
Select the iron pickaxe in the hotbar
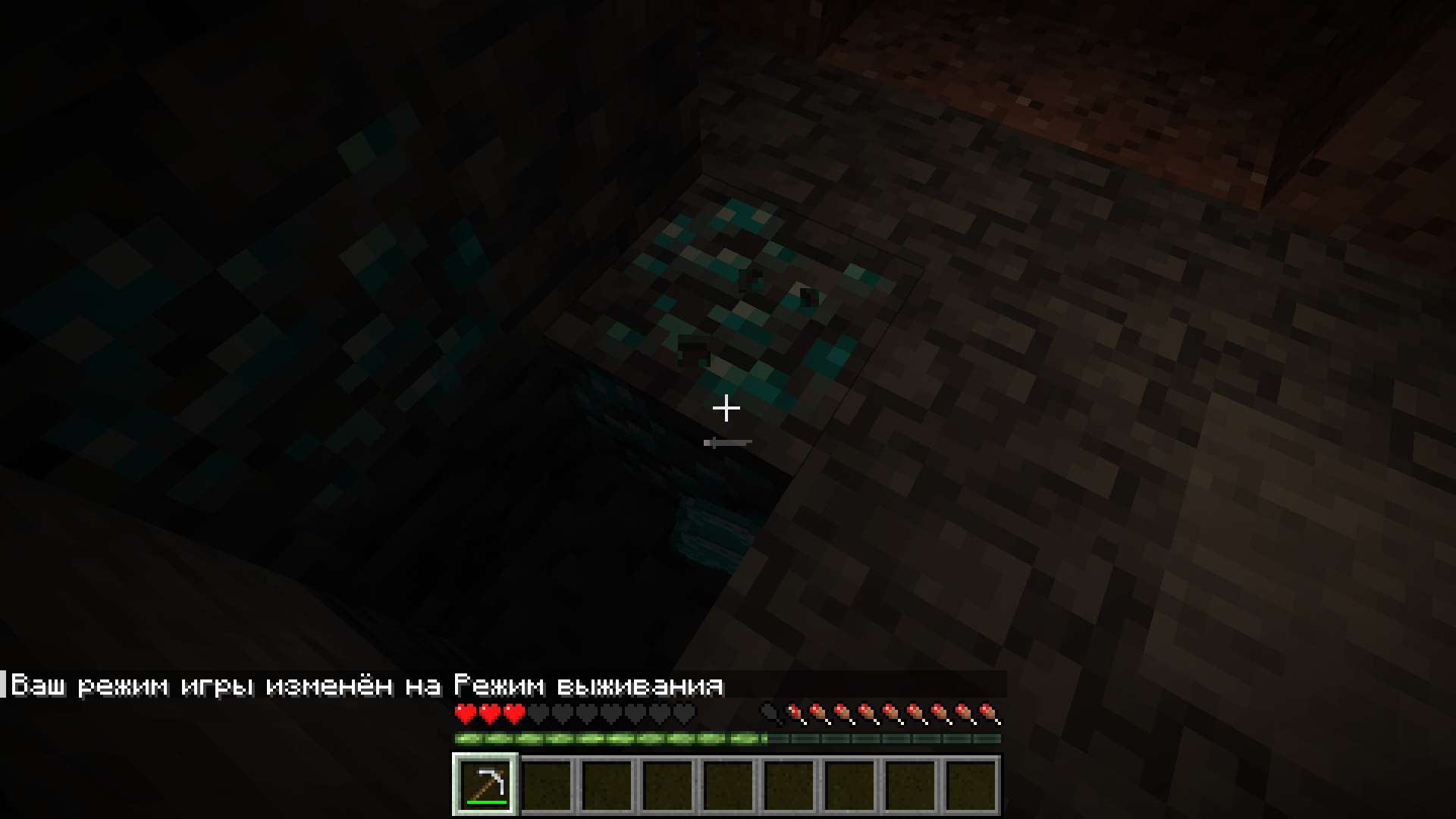[484, 785]
